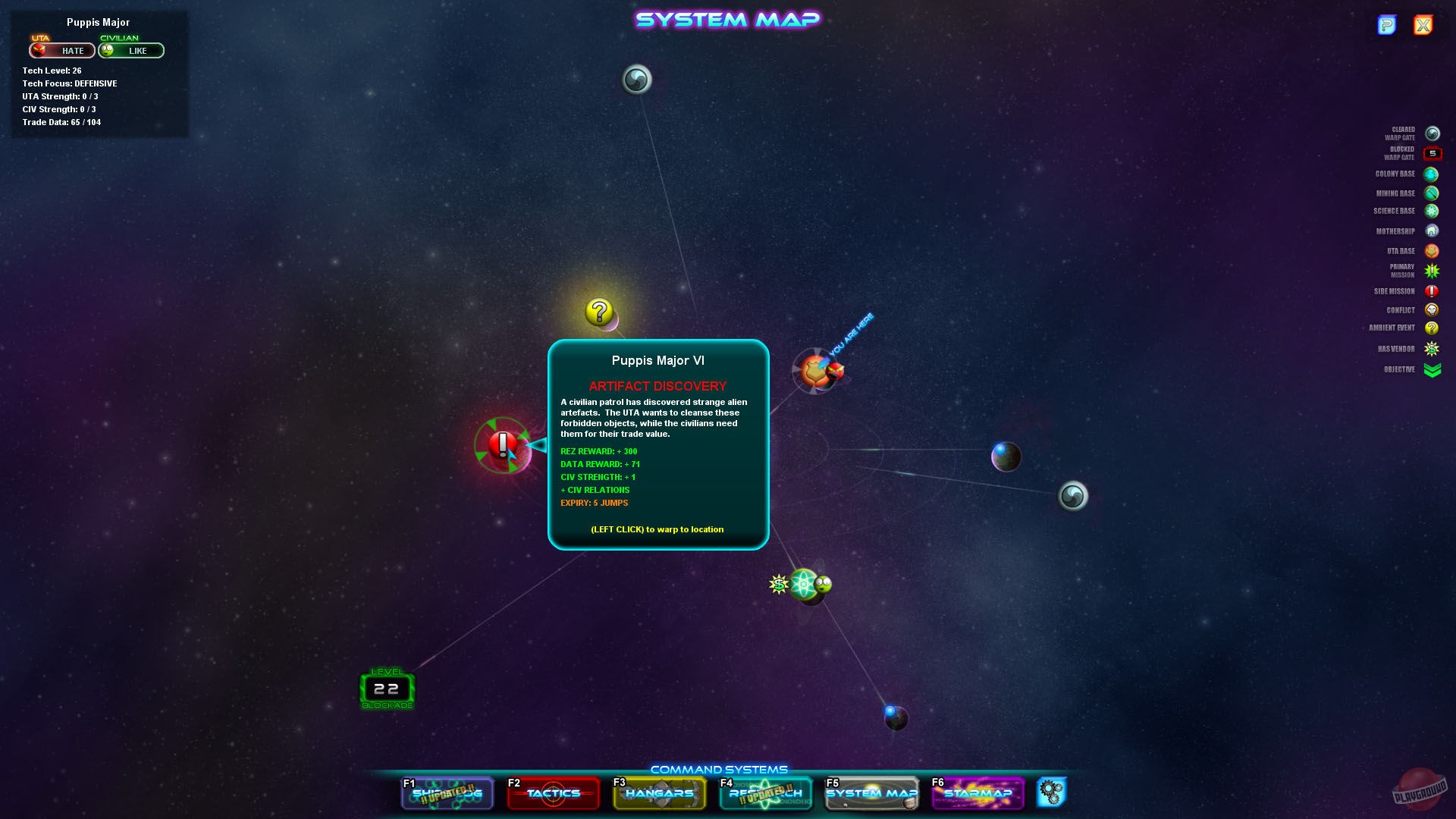Click the cleared warp gate at the top

click(x=637, y=79)
